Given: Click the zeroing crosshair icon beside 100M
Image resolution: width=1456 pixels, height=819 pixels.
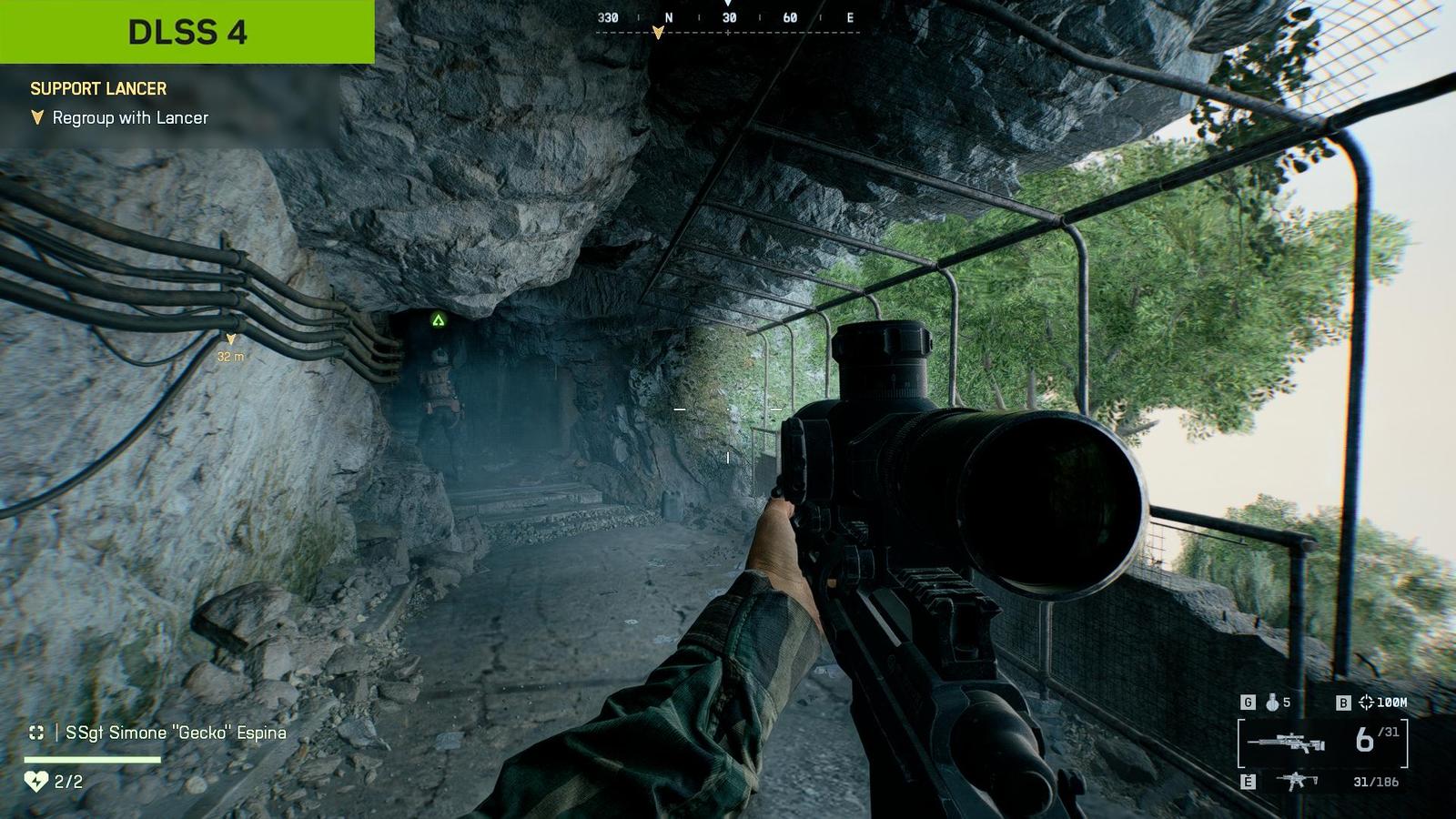Looking at the screenshot, I should click(x=1366, y=702).
